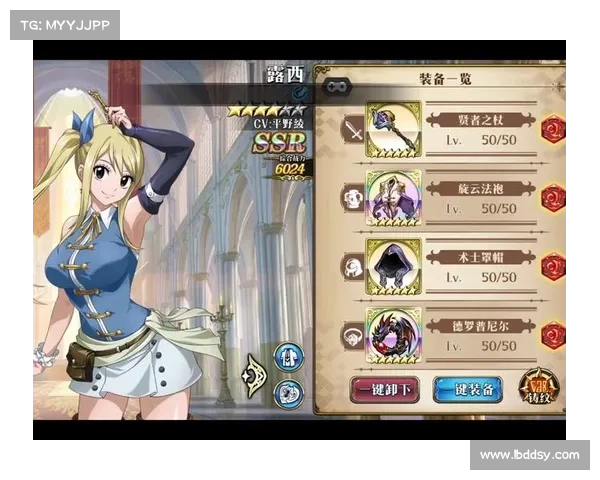Image resolution: width=600 pixels, height=480 pixels.
Task: Click the blue emblem under the name 露西
Action: pos(269,93)
